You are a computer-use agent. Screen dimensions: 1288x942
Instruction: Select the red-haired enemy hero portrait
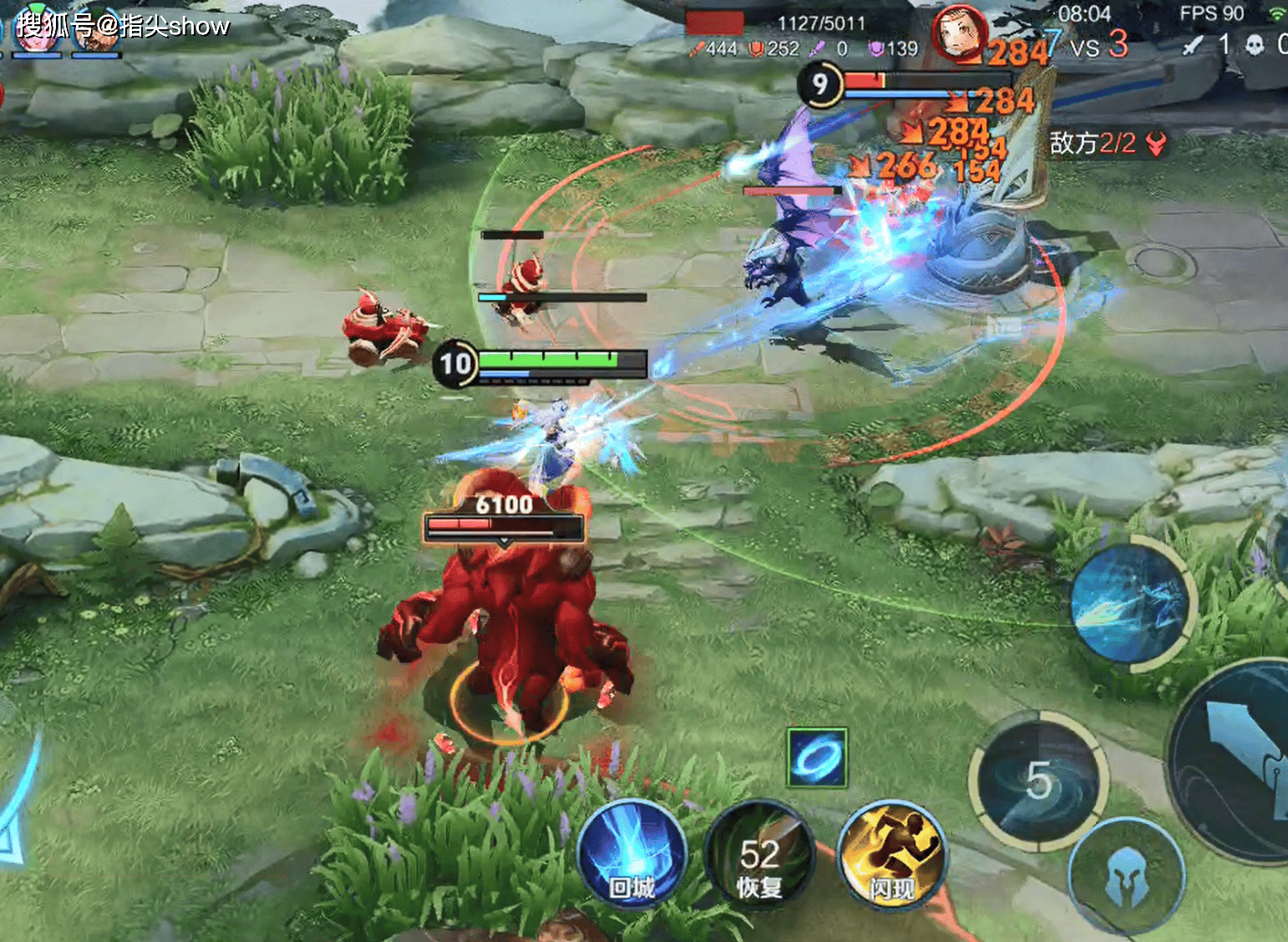click(958, 33)
